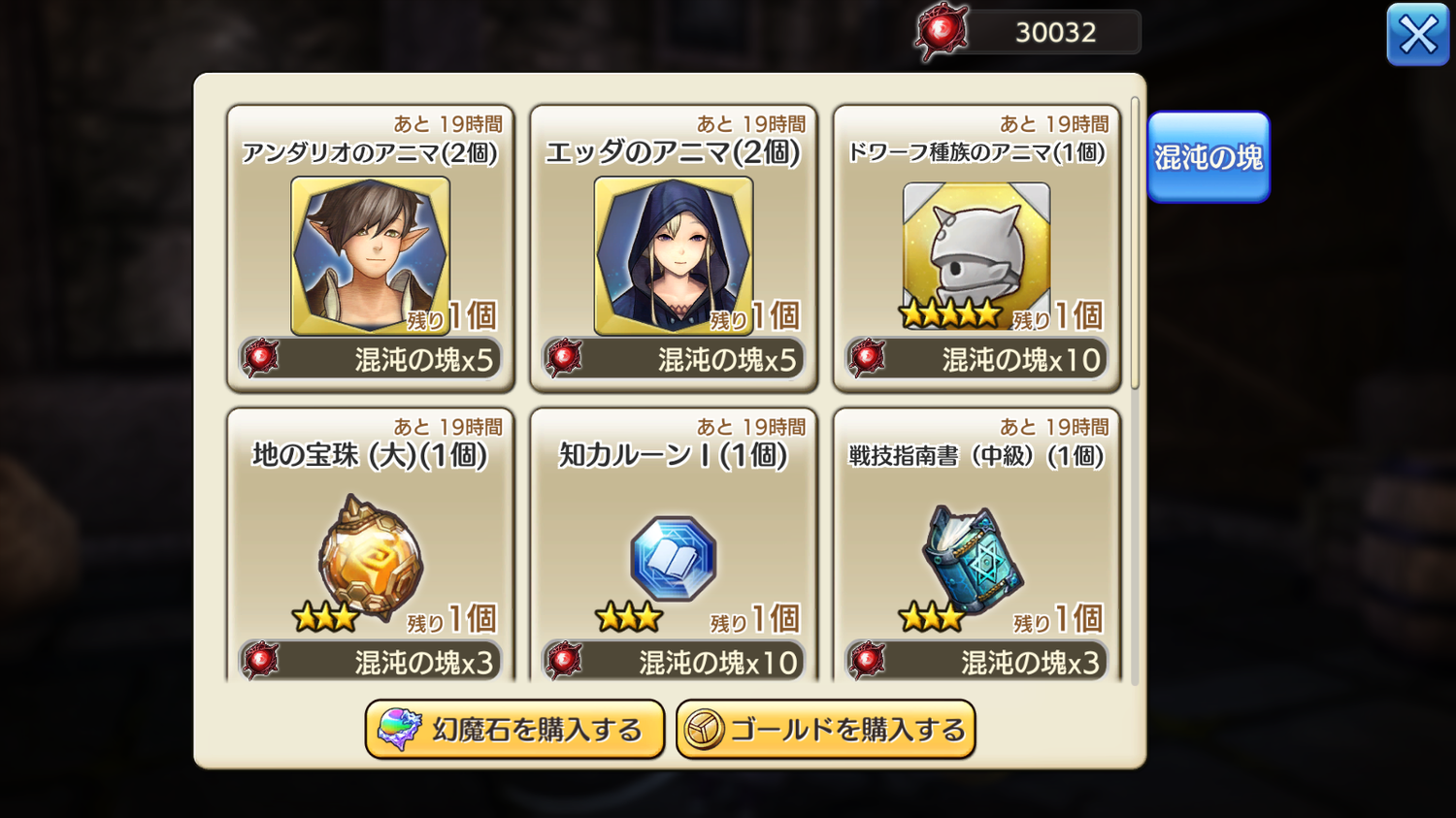Purchase ドワーフ種族のアニマ for 混沌の塊x10

point(976,360)
